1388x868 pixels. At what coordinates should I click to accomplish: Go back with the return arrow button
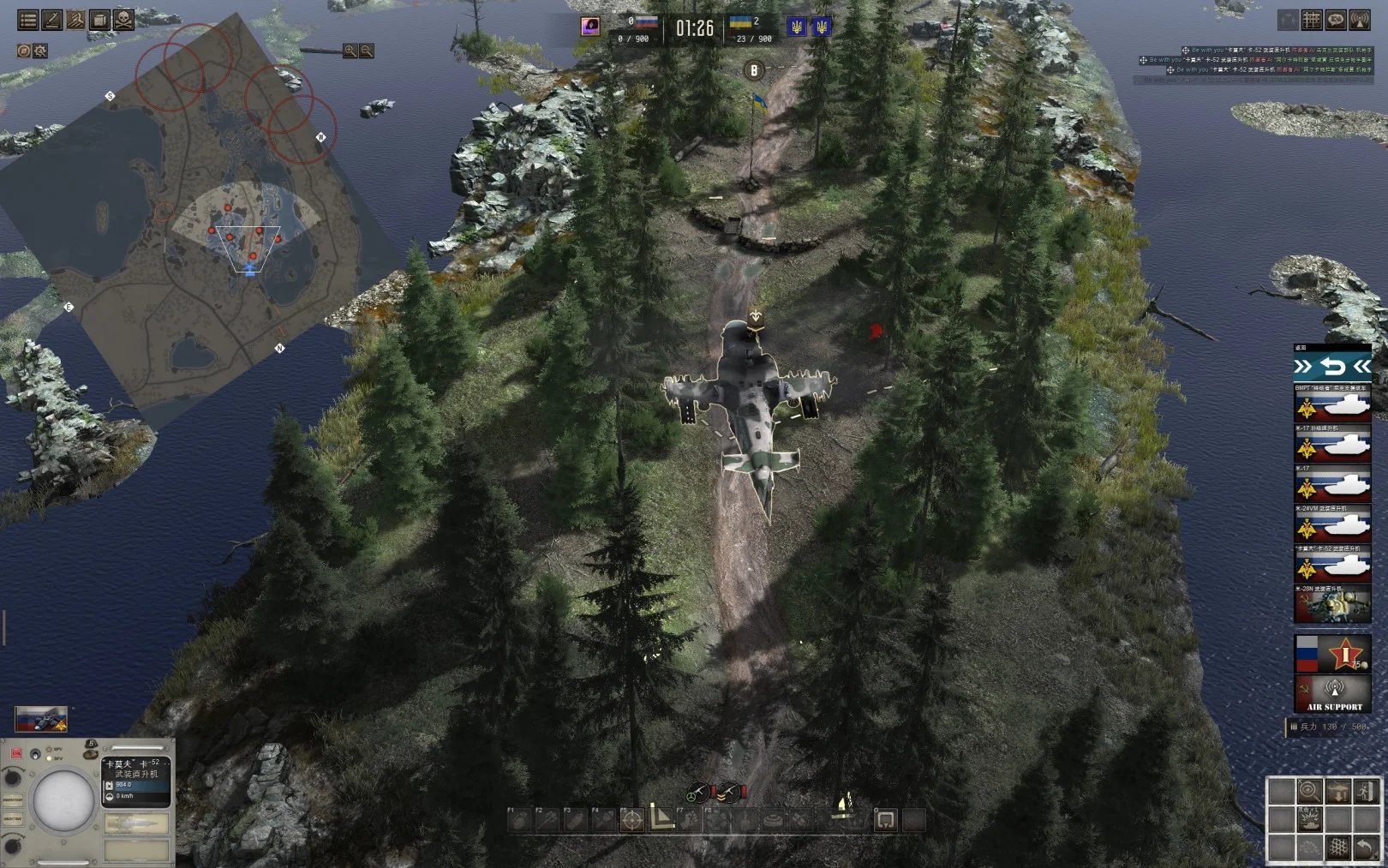click(x=1332, y=367)
